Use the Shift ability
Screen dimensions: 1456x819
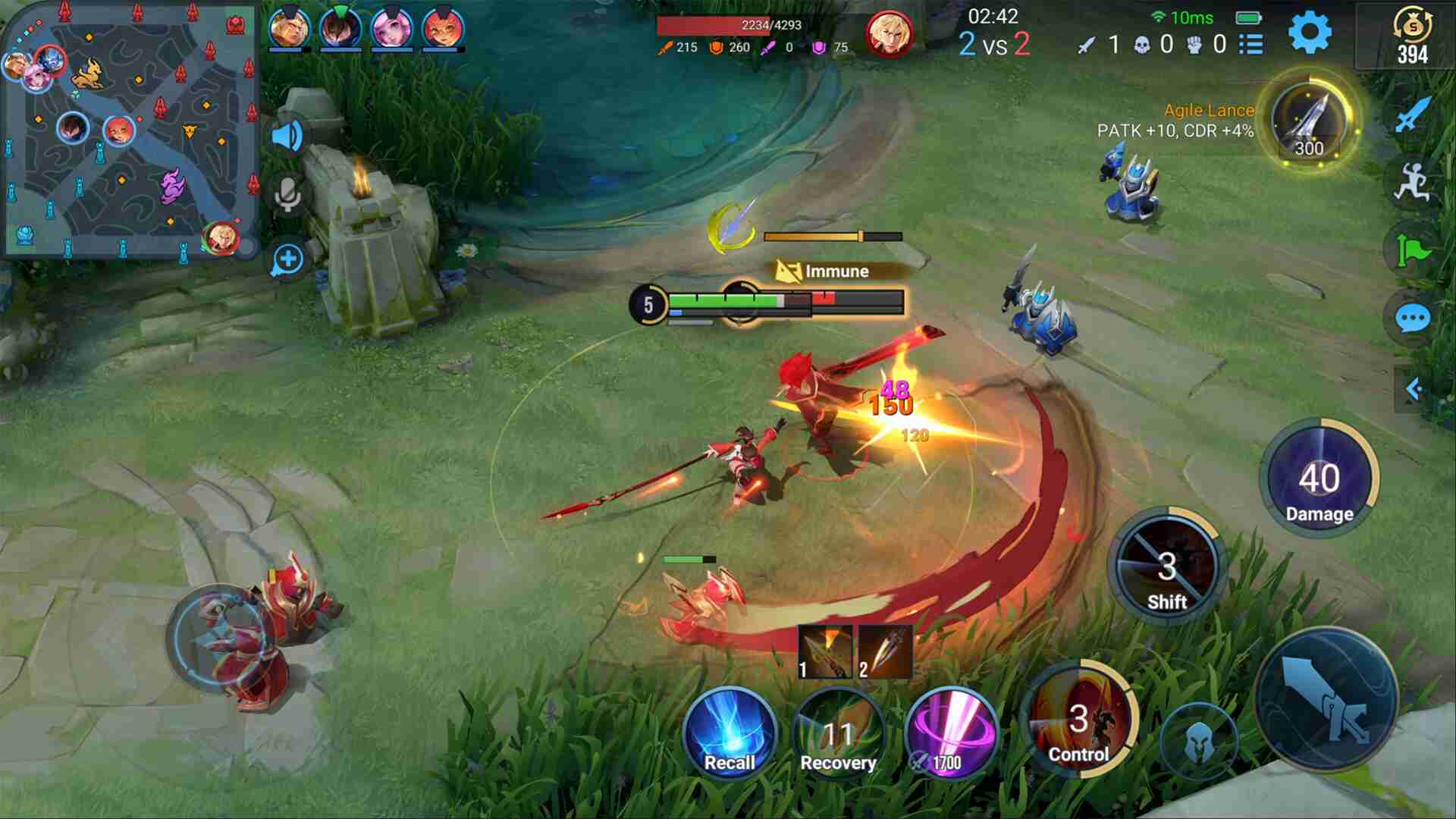point(1167,567)
